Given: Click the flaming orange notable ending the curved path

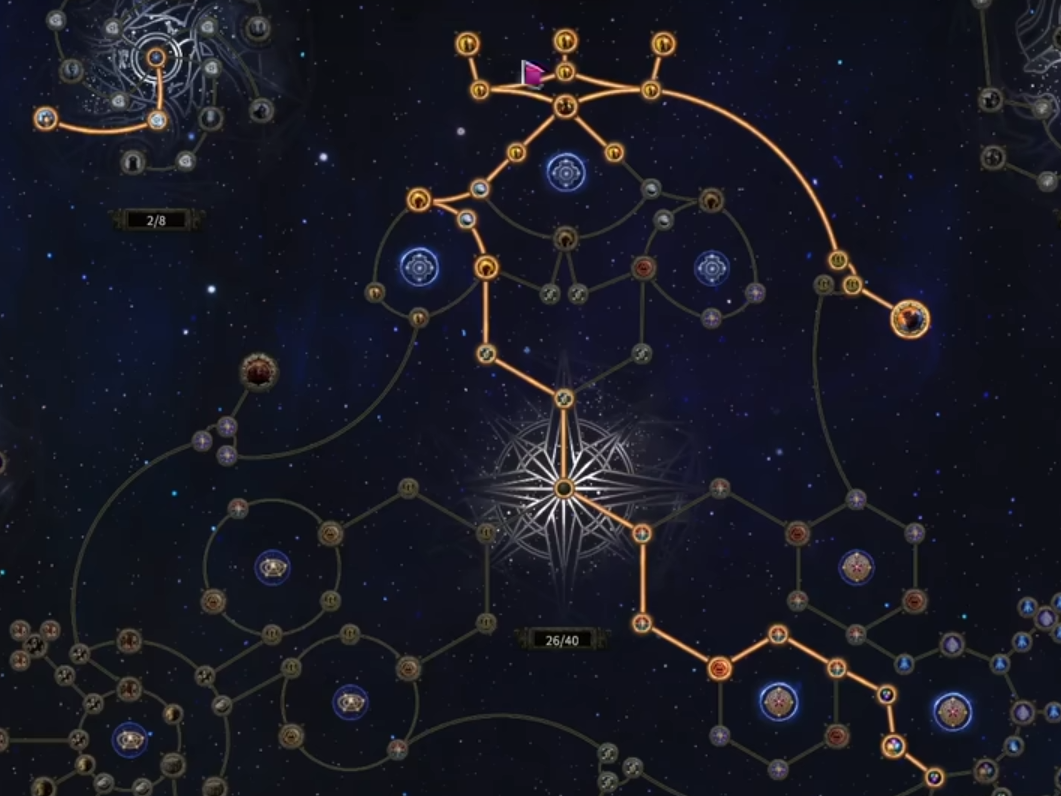Looking at the screenshot, I should pos(910,319).
